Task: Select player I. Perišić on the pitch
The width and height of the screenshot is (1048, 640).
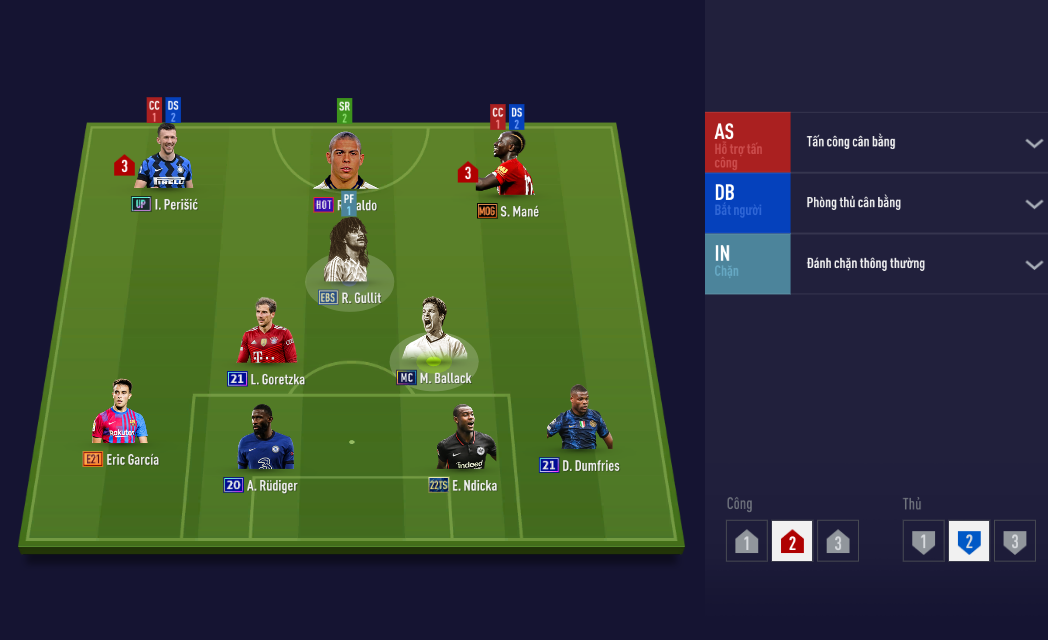Action: [163, 164]
